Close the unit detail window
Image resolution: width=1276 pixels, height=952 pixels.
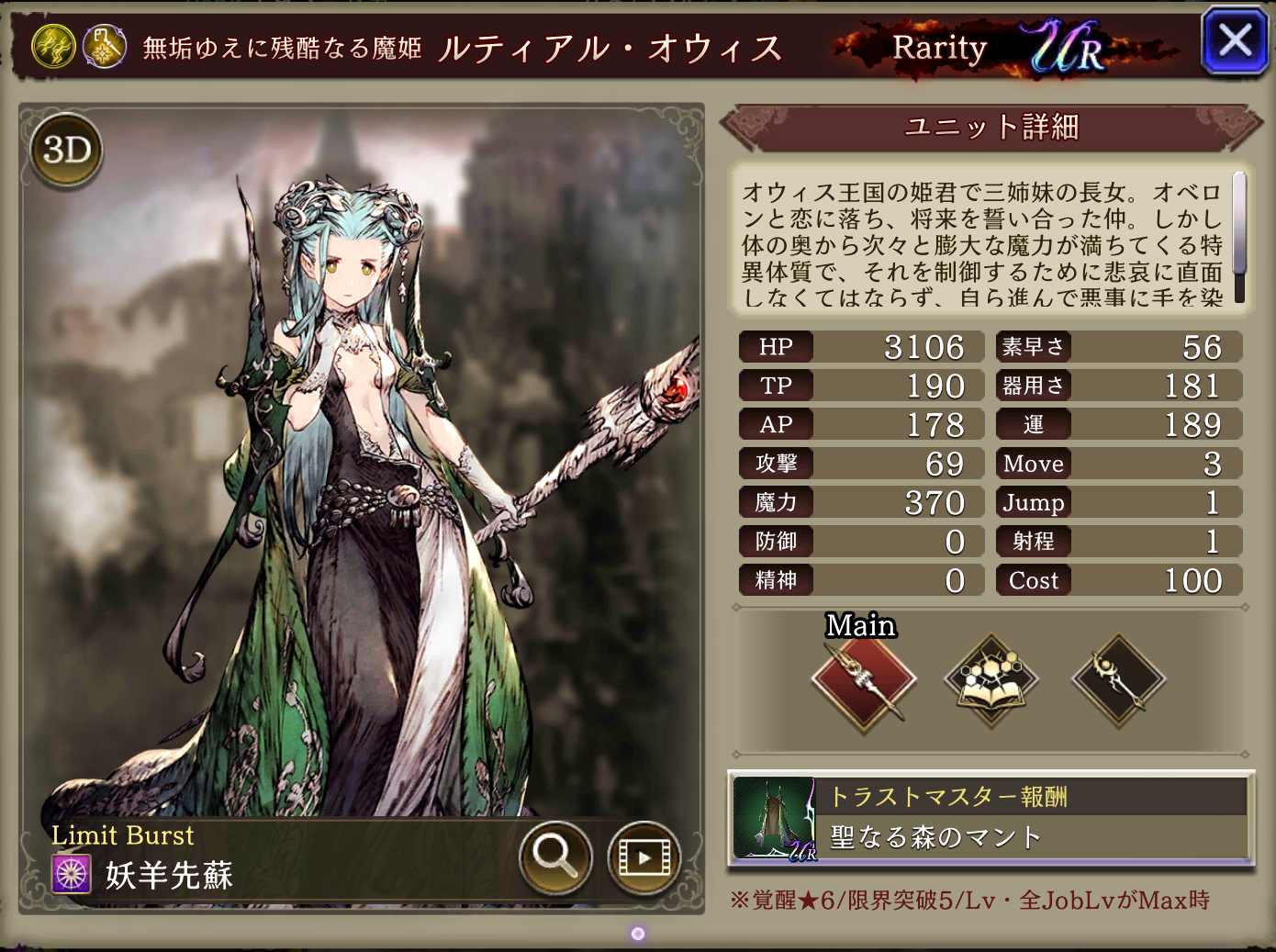click(1234, 40)
